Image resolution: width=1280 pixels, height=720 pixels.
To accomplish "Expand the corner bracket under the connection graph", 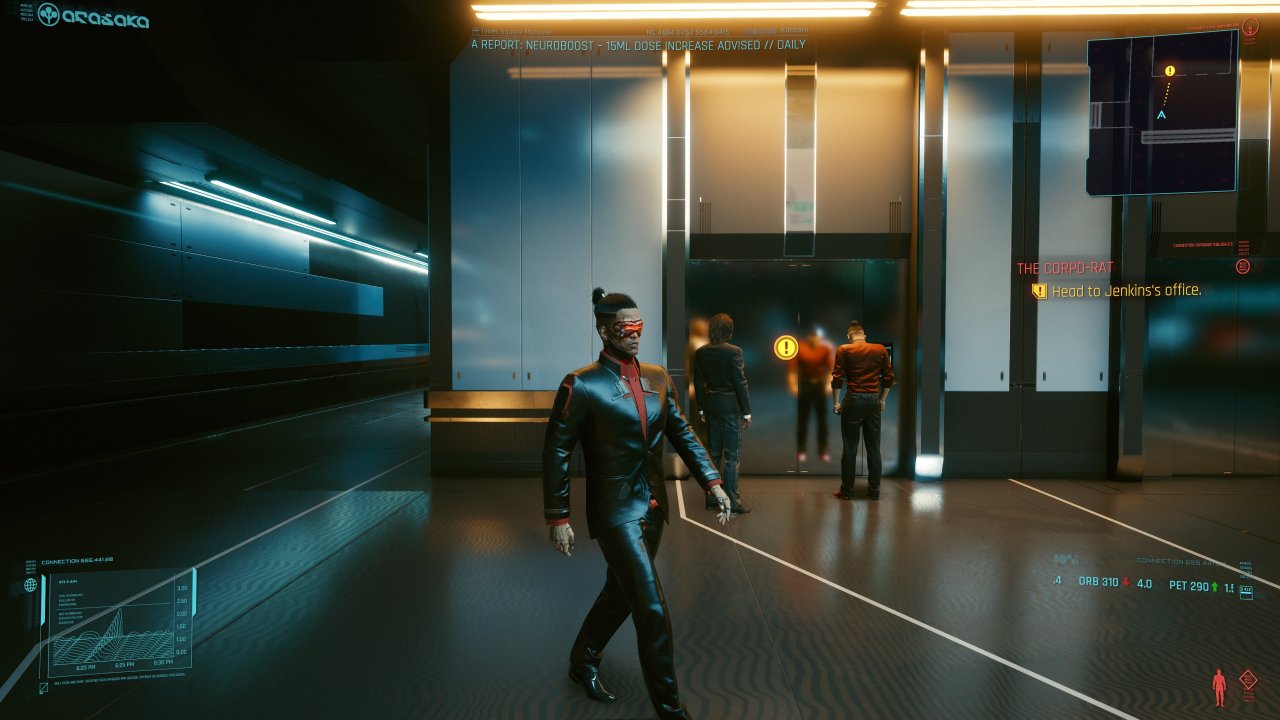I will click(43, 687).
